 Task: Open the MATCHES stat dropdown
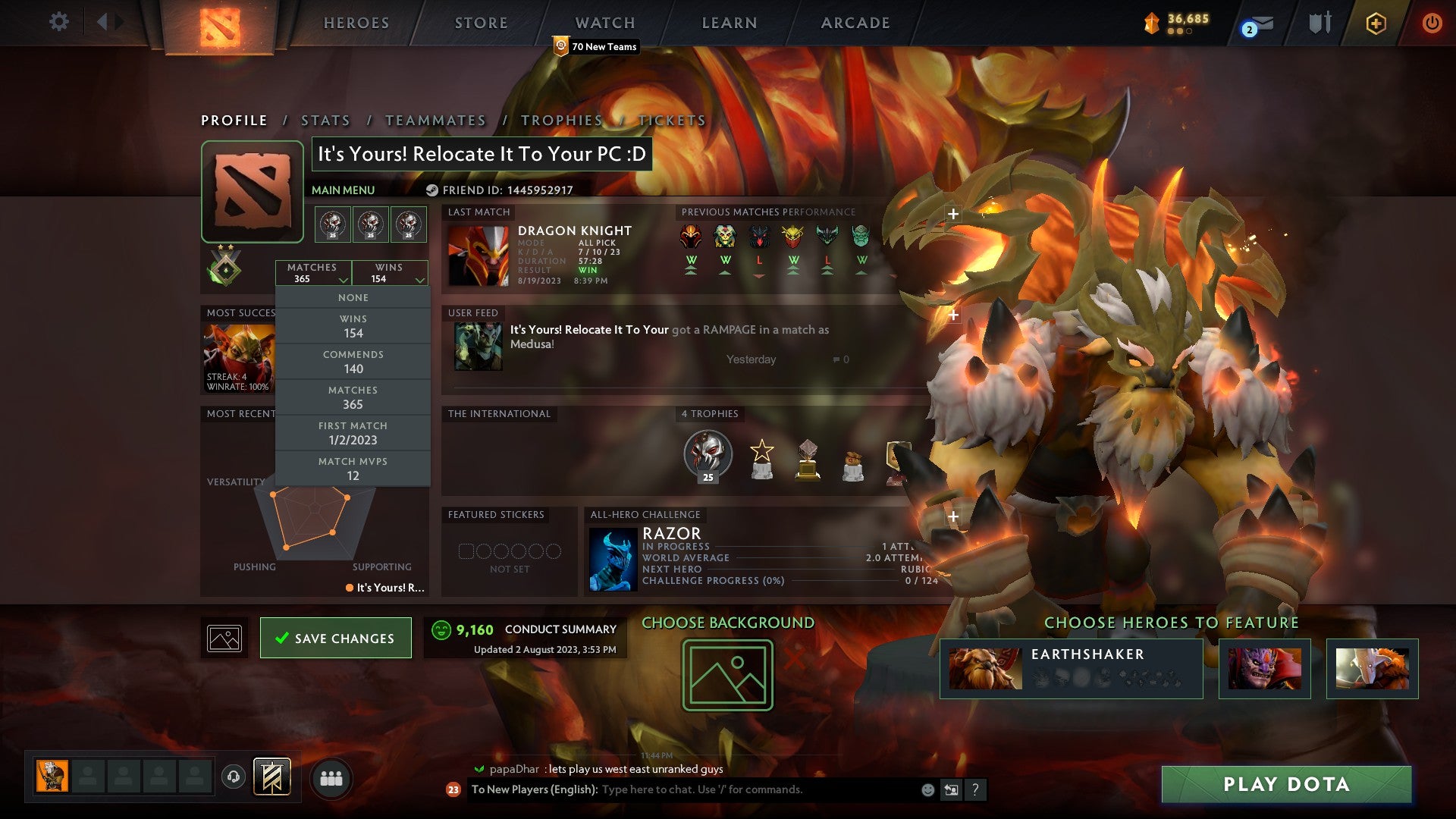pos(314,273)
